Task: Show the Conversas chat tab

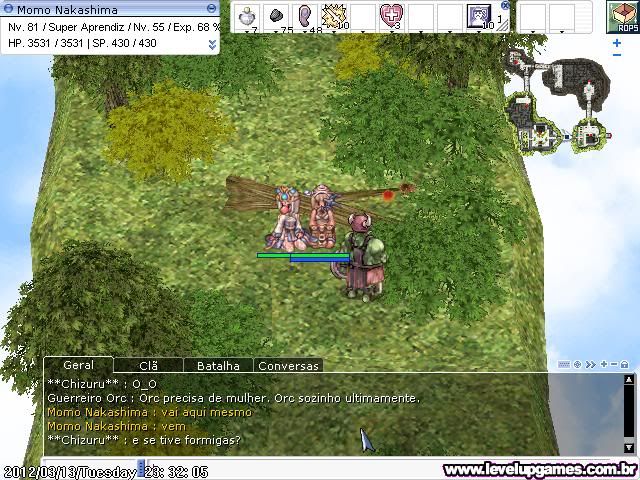Action: (288, 366)
